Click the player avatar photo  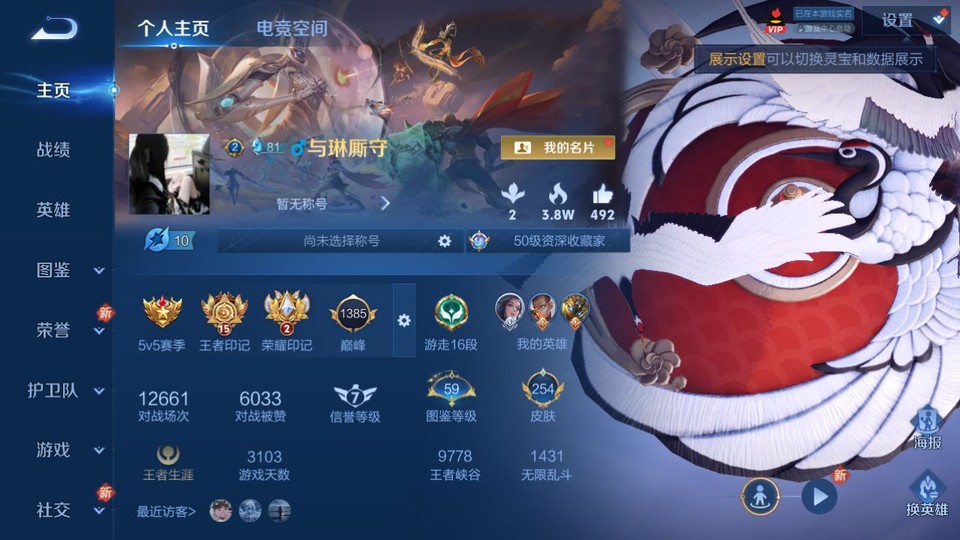[169, 173]
